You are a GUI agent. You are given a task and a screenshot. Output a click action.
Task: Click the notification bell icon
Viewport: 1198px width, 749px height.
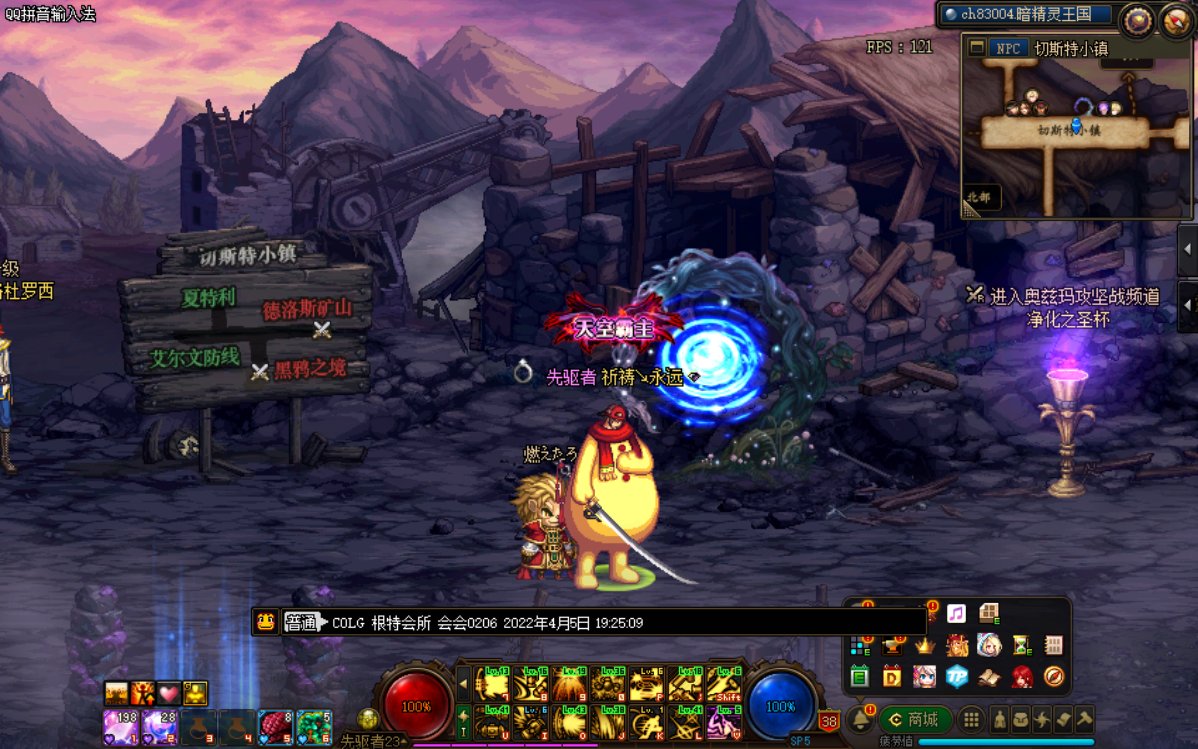[859, 720]
